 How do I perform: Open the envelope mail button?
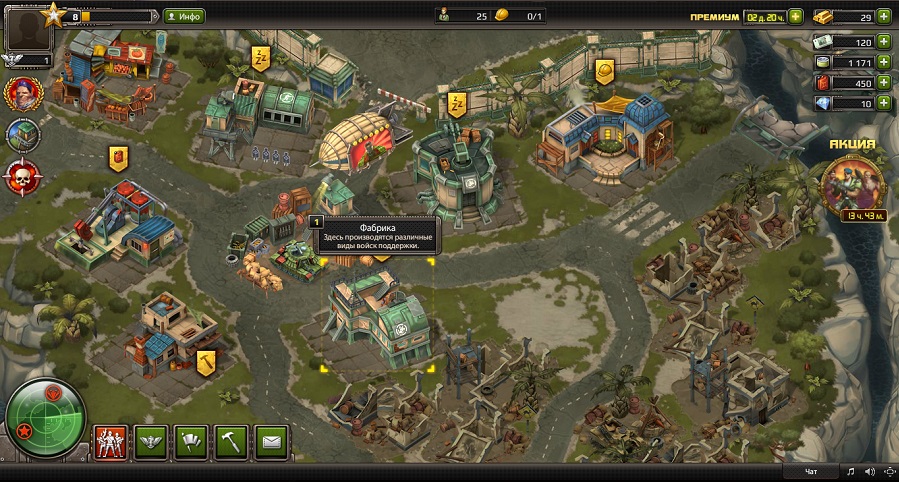coord(272,440)
